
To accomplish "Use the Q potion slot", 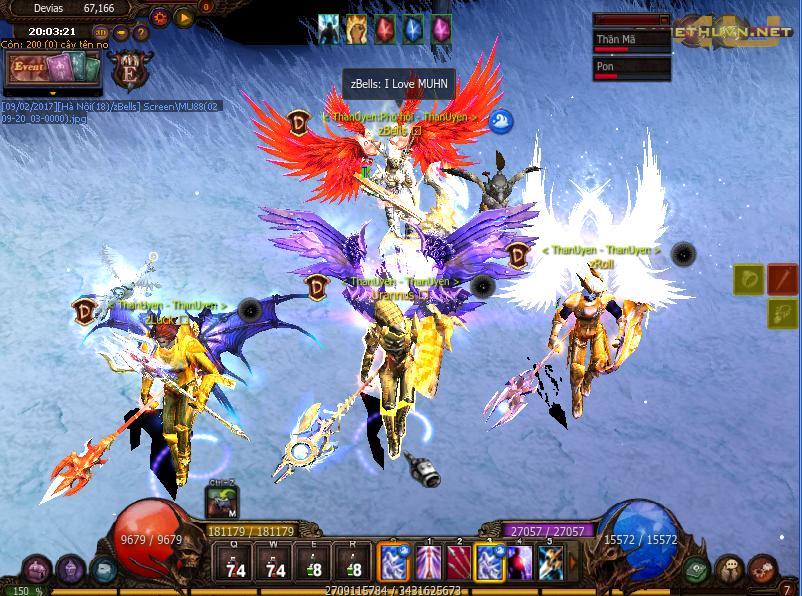I will 237,562.
